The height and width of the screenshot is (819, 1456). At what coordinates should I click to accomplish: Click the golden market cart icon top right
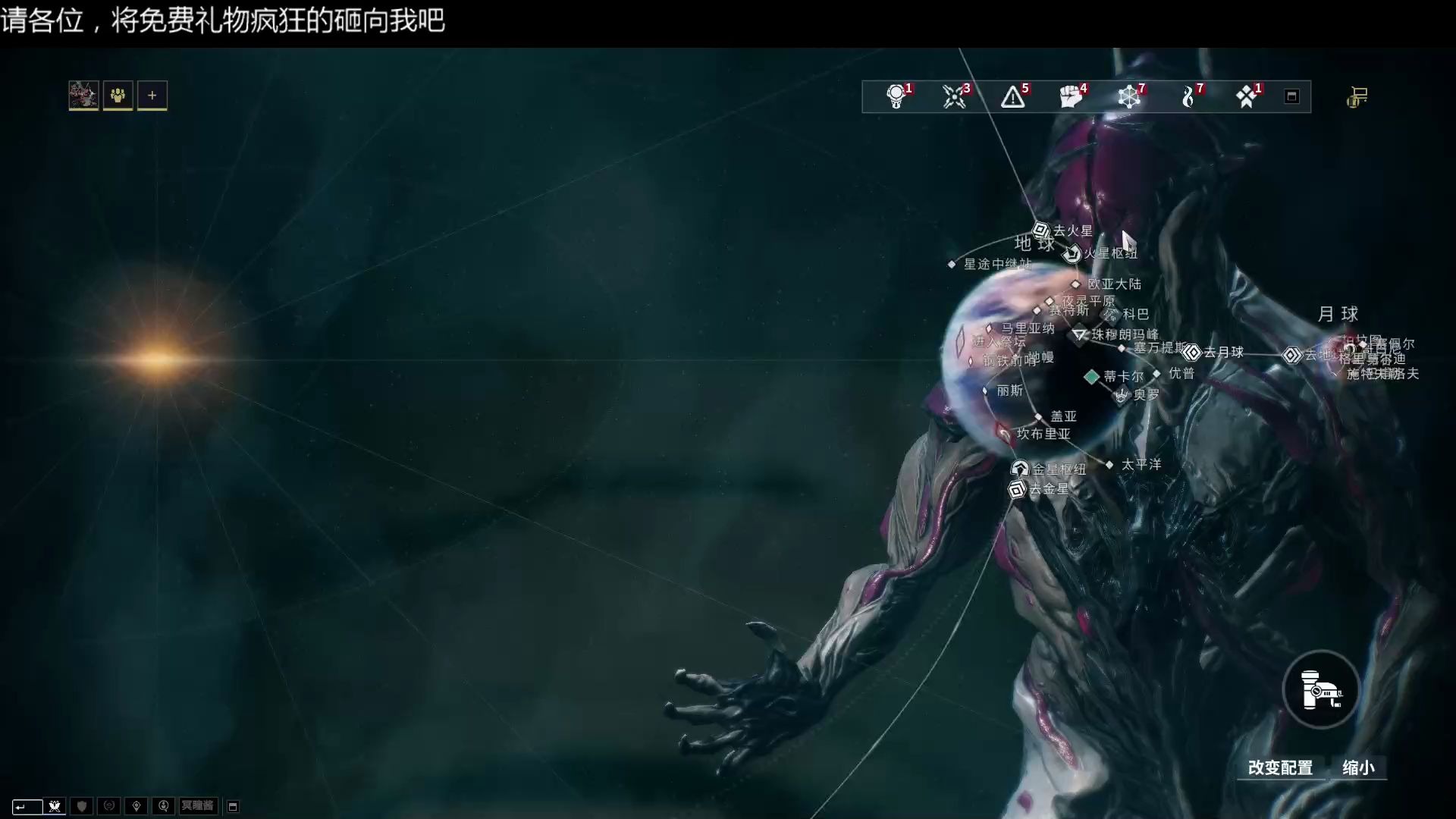[1358, 97]
